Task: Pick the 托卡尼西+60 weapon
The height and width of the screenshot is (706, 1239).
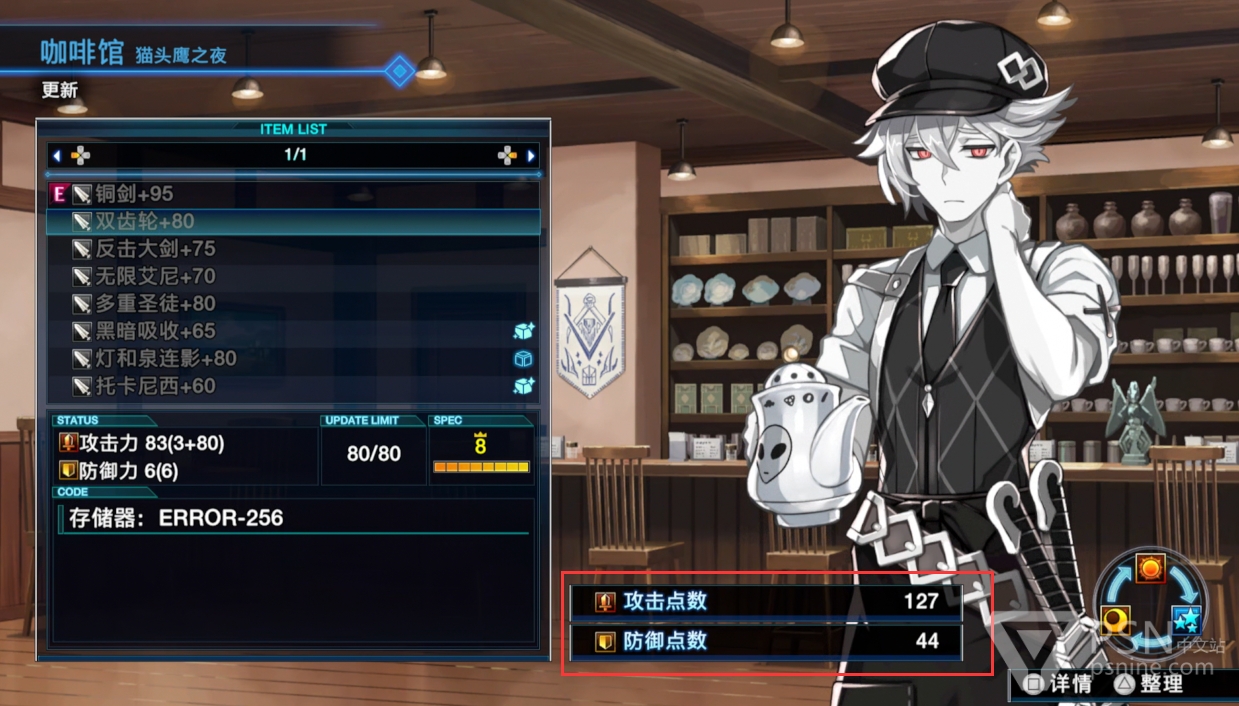Action: tap(155, 386)
